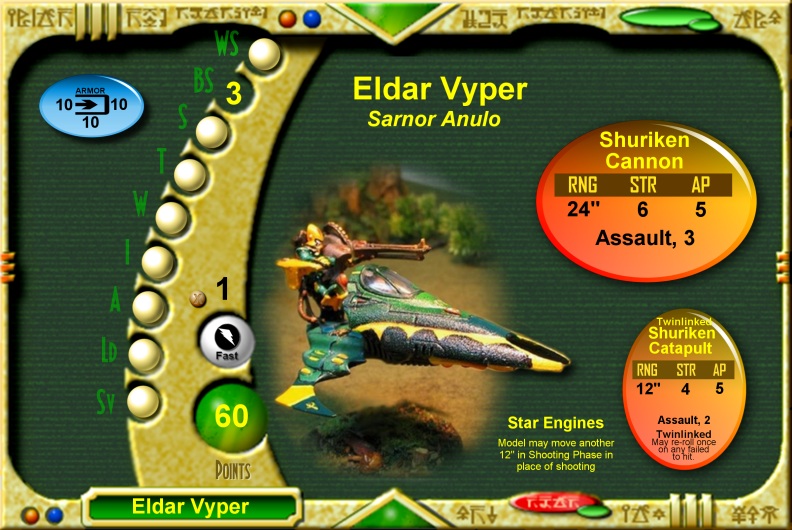The width and height of the screenshot is (792, 530).
Task: Click the Initiative (I) stat orb
Action: 158,262
